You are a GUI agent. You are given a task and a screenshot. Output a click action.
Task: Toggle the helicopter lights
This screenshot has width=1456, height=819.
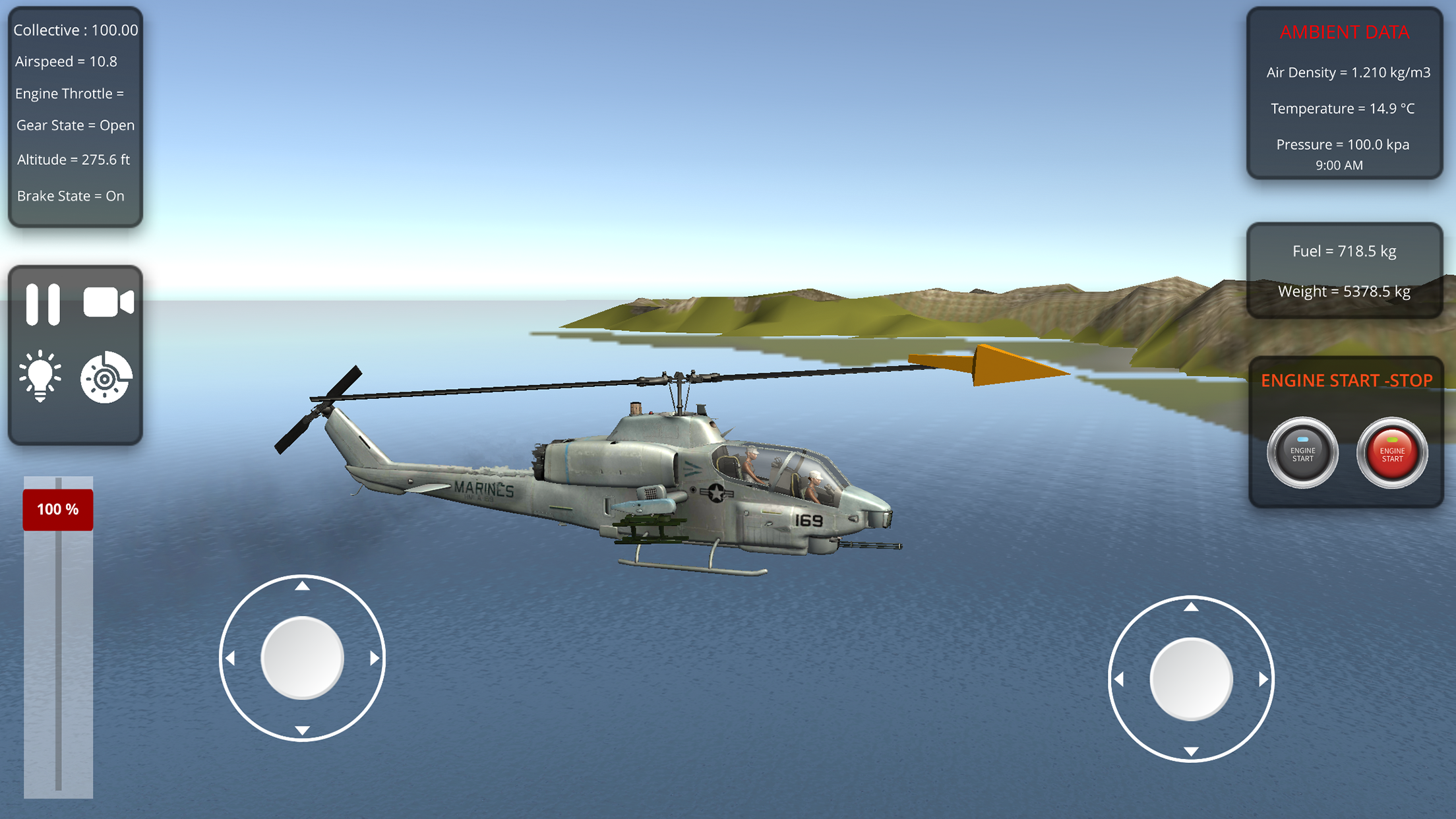[x=42, y=377]
